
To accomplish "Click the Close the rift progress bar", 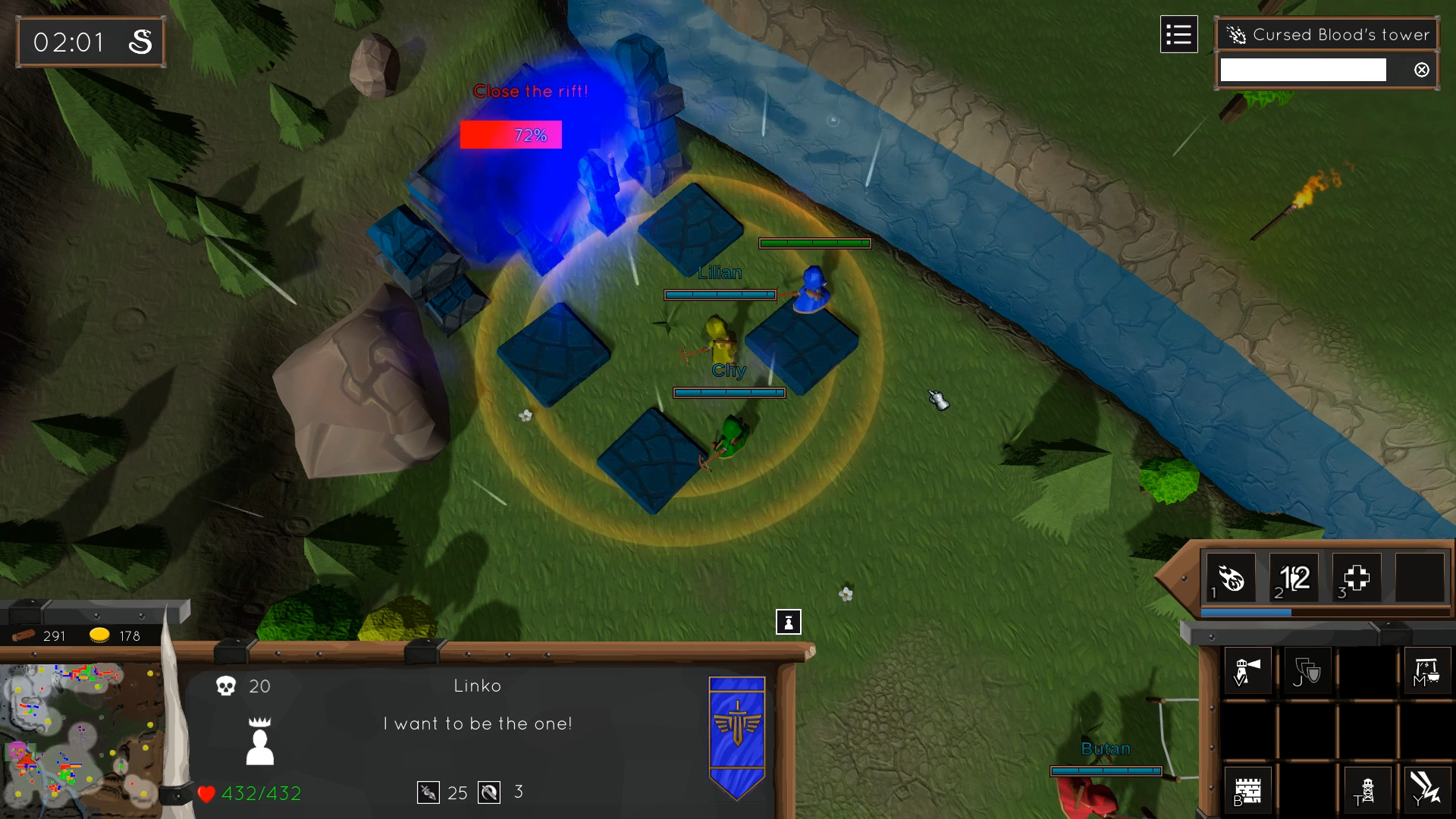I will [510, 134].
